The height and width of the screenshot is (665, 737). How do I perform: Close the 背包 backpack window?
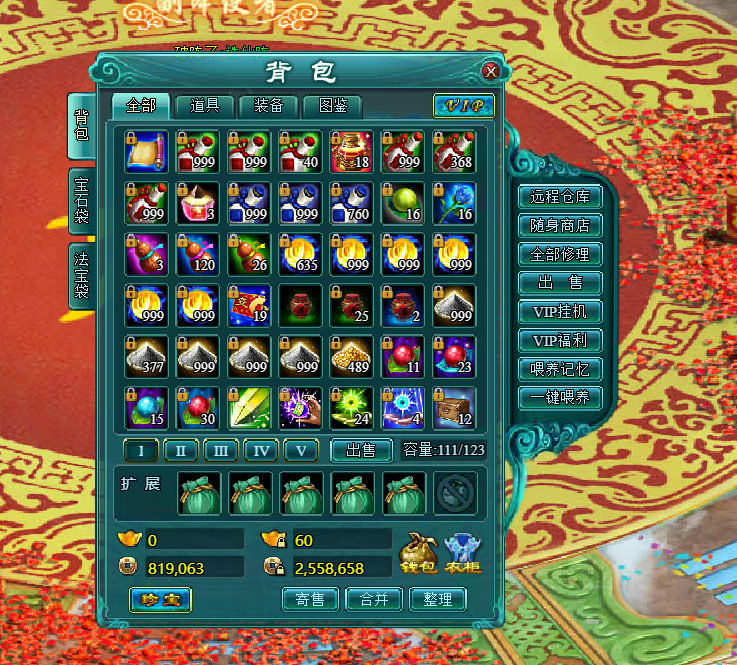pos(490,72)
